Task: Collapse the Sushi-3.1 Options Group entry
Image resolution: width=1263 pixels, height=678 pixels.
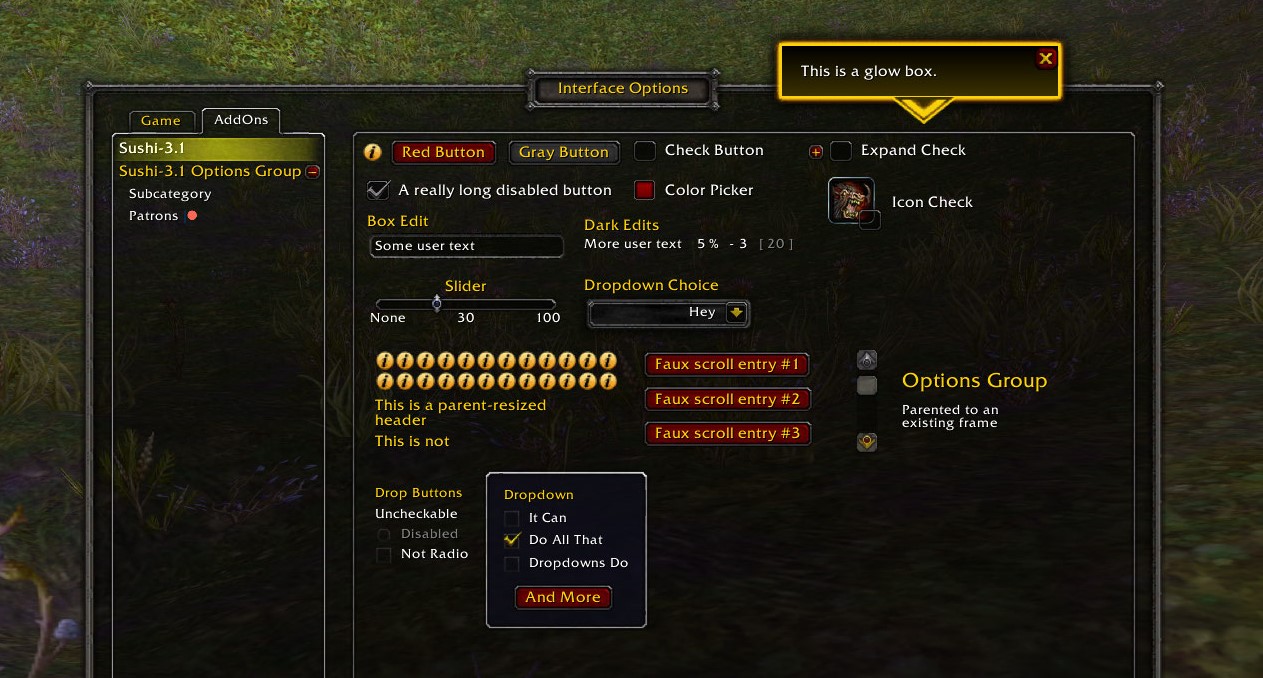Action: [313, 172]
